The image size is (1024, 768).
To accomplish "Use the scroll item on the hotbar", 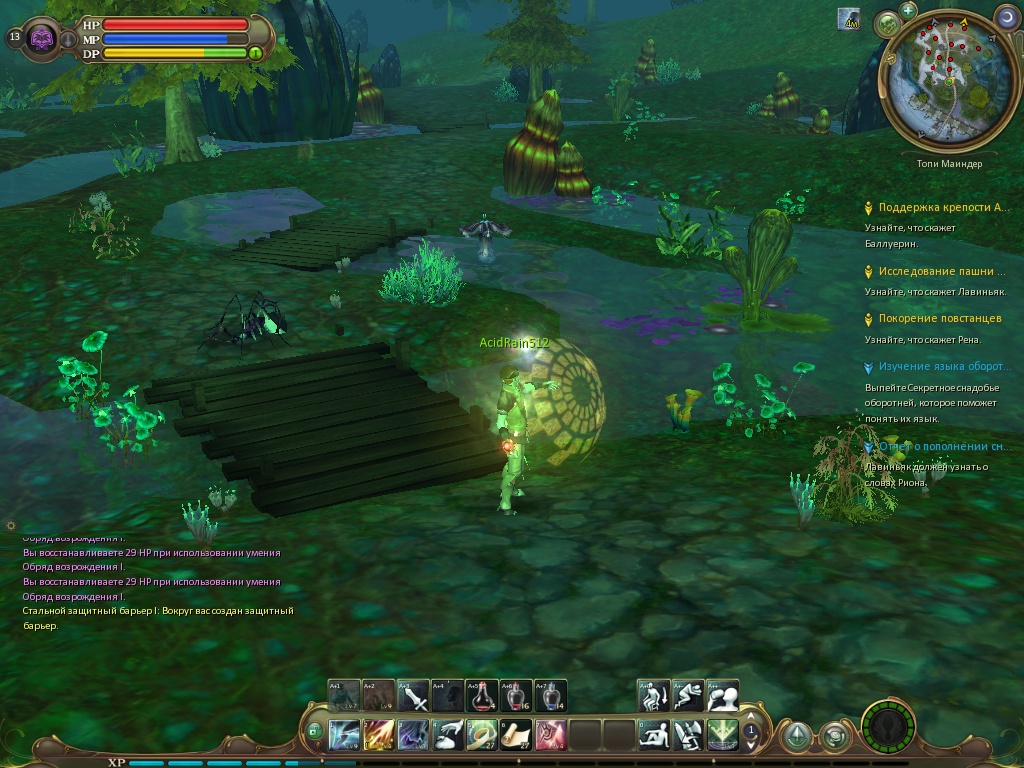I will point(516,735).
